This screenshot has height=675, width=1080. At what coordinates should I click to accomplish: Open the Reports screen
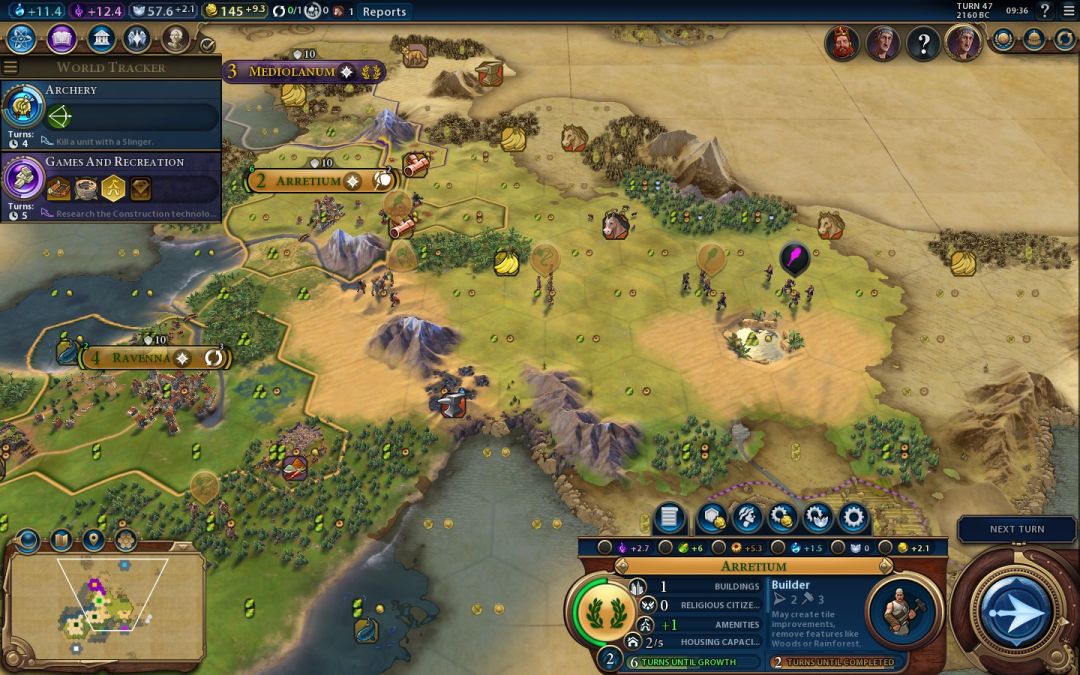click(384, 12)
